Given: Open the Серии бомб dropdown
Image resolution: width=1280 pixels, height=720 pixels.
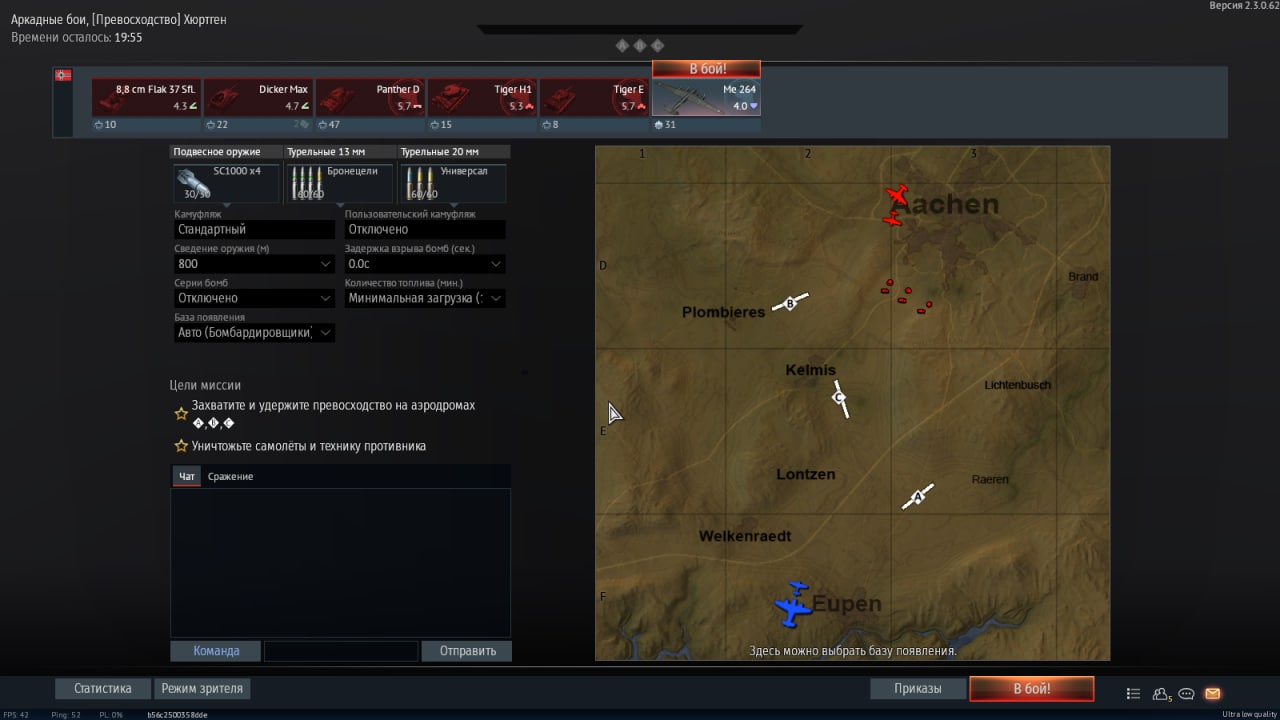Looking at the screenshot, I should coord(254,298).
